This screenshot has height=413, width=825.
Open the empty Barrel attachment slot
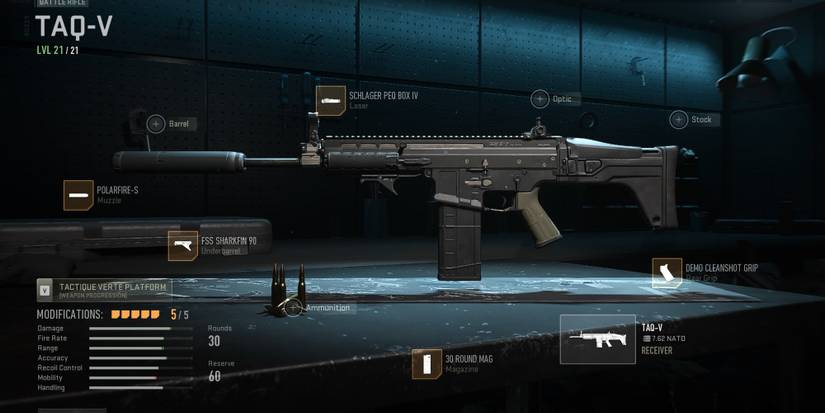(156, 124)
